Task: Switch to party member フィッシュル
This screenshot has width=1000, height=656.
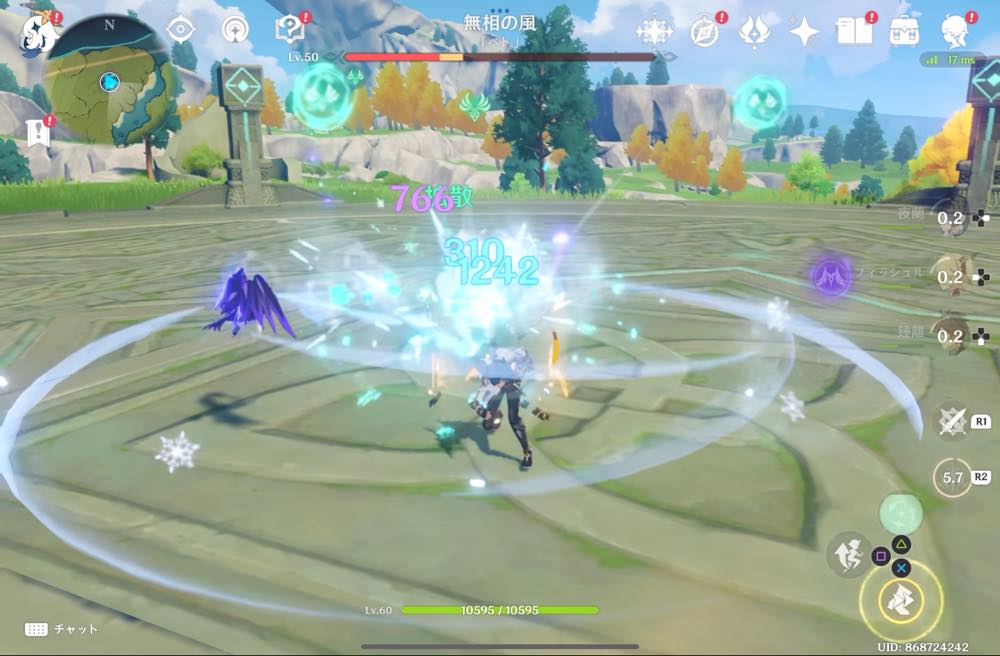Action: point(950,276)
